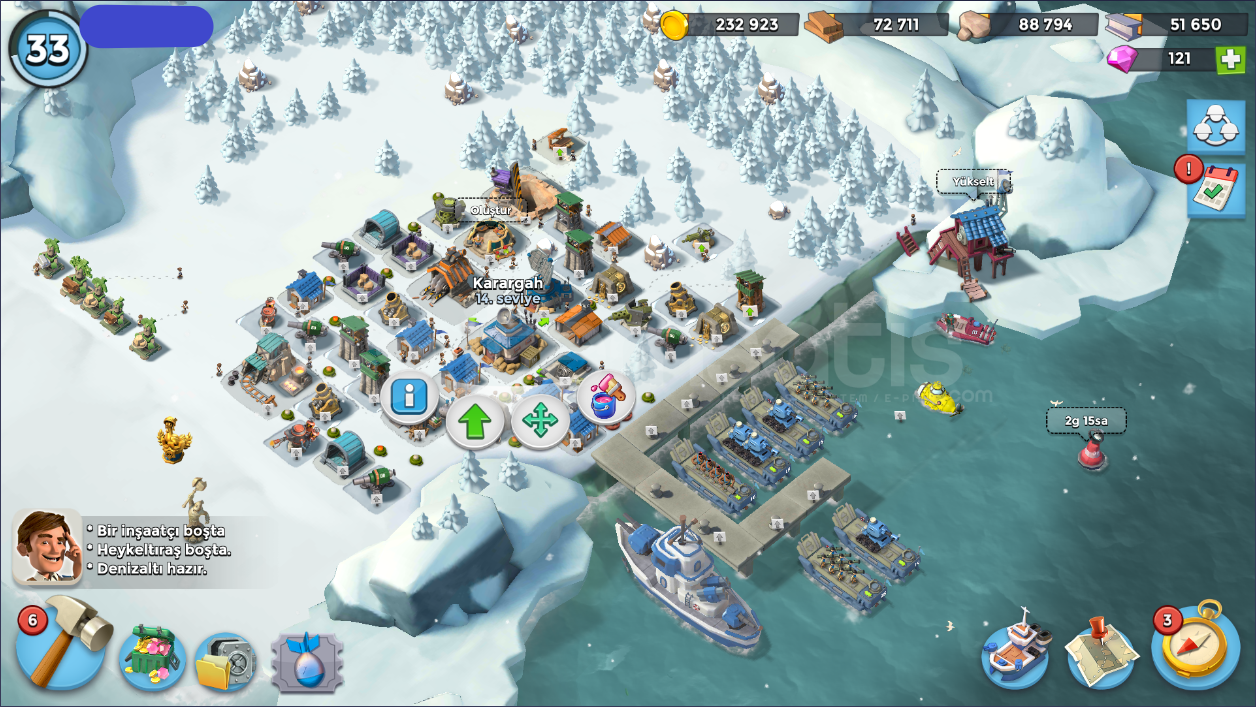Screen dimensions: 1256x707
Task: Open the folder and vault icon
Action: pos(225,662)
